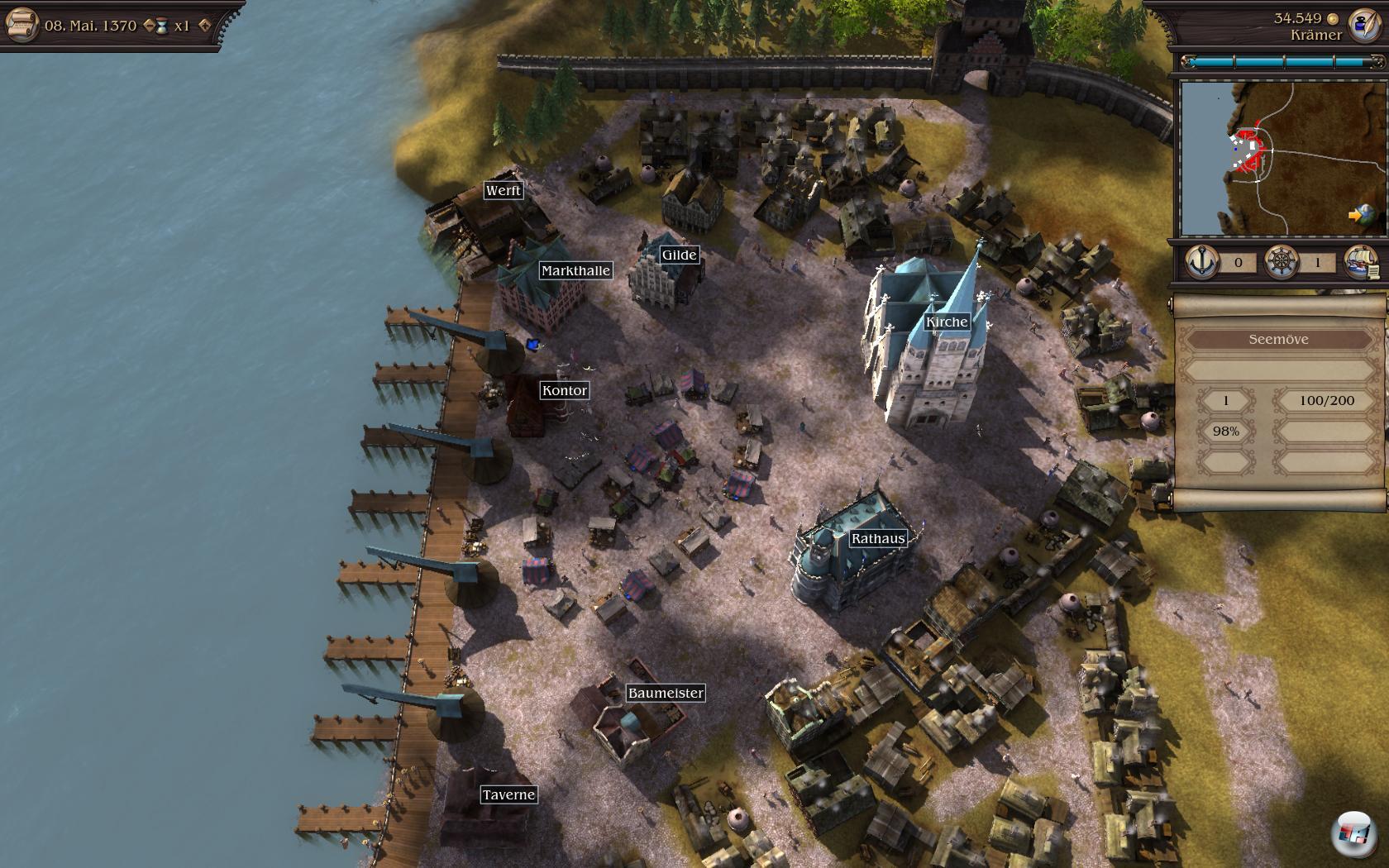Select the Kirche label
This screenshot has width=1389, height=868.
pos(947,322)
